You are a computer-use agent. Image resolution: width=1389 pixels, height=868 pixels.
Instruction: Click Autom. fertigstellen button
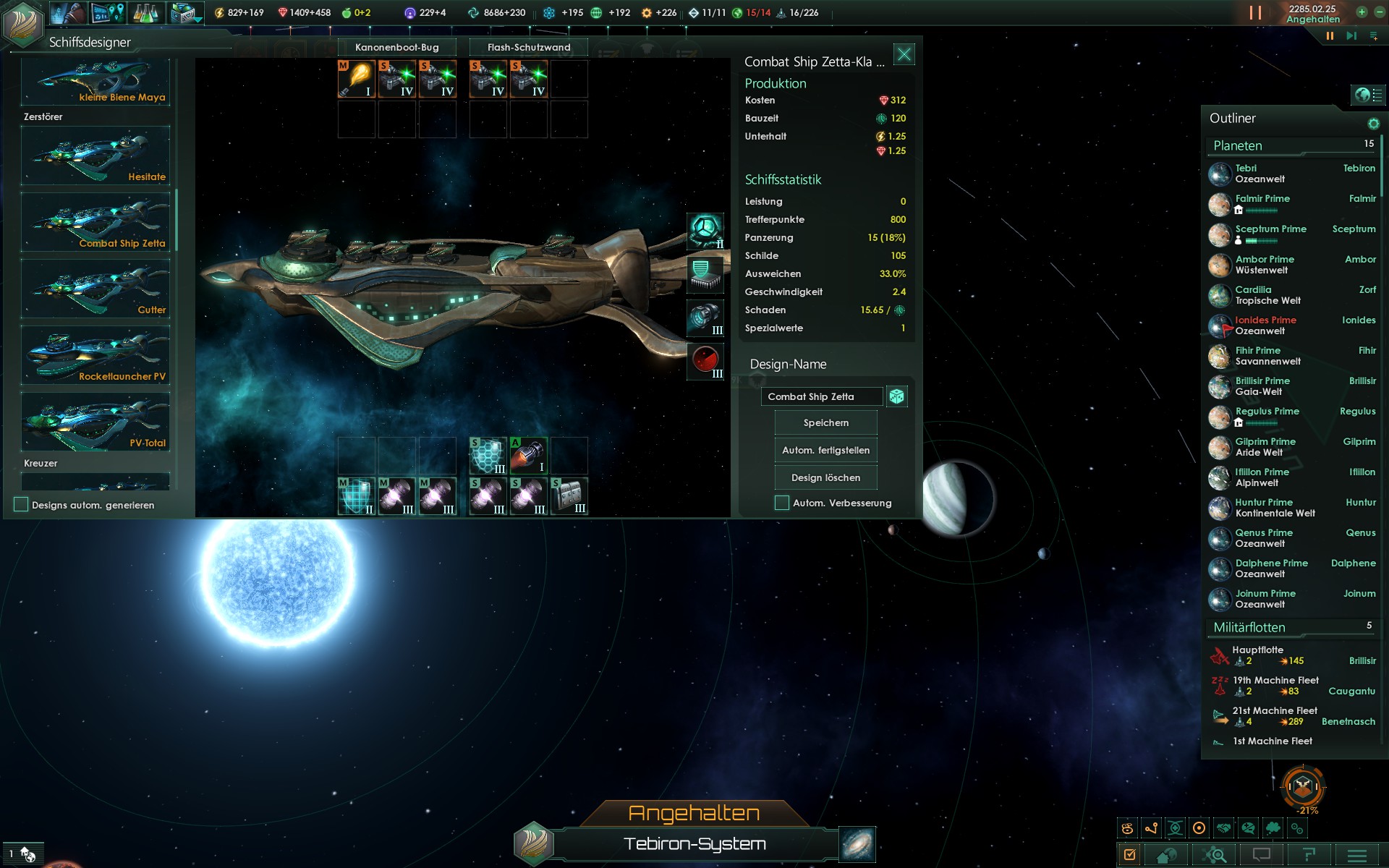[x=825, y=450]
